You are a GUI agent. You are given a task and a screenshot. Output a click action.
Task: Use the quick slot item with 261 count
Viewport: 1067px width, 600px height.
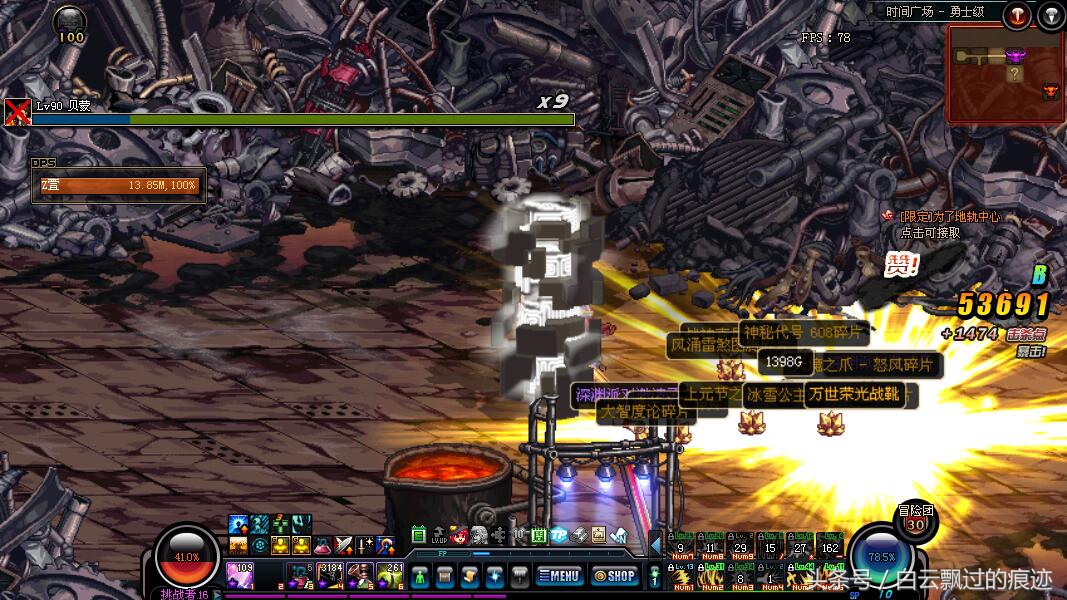391,576
